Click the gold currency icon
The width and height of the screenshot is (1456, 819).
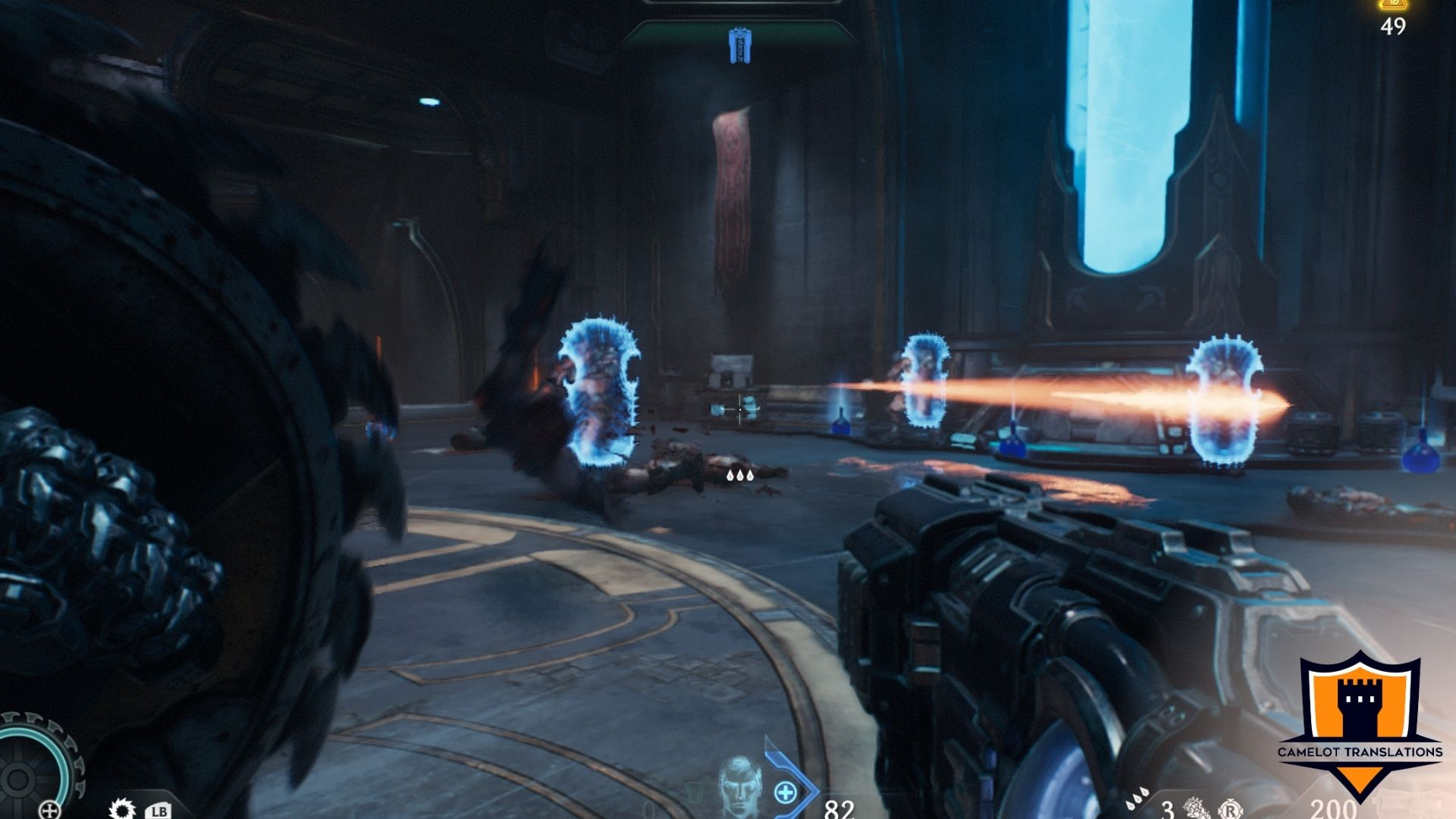pos(1393,5)
